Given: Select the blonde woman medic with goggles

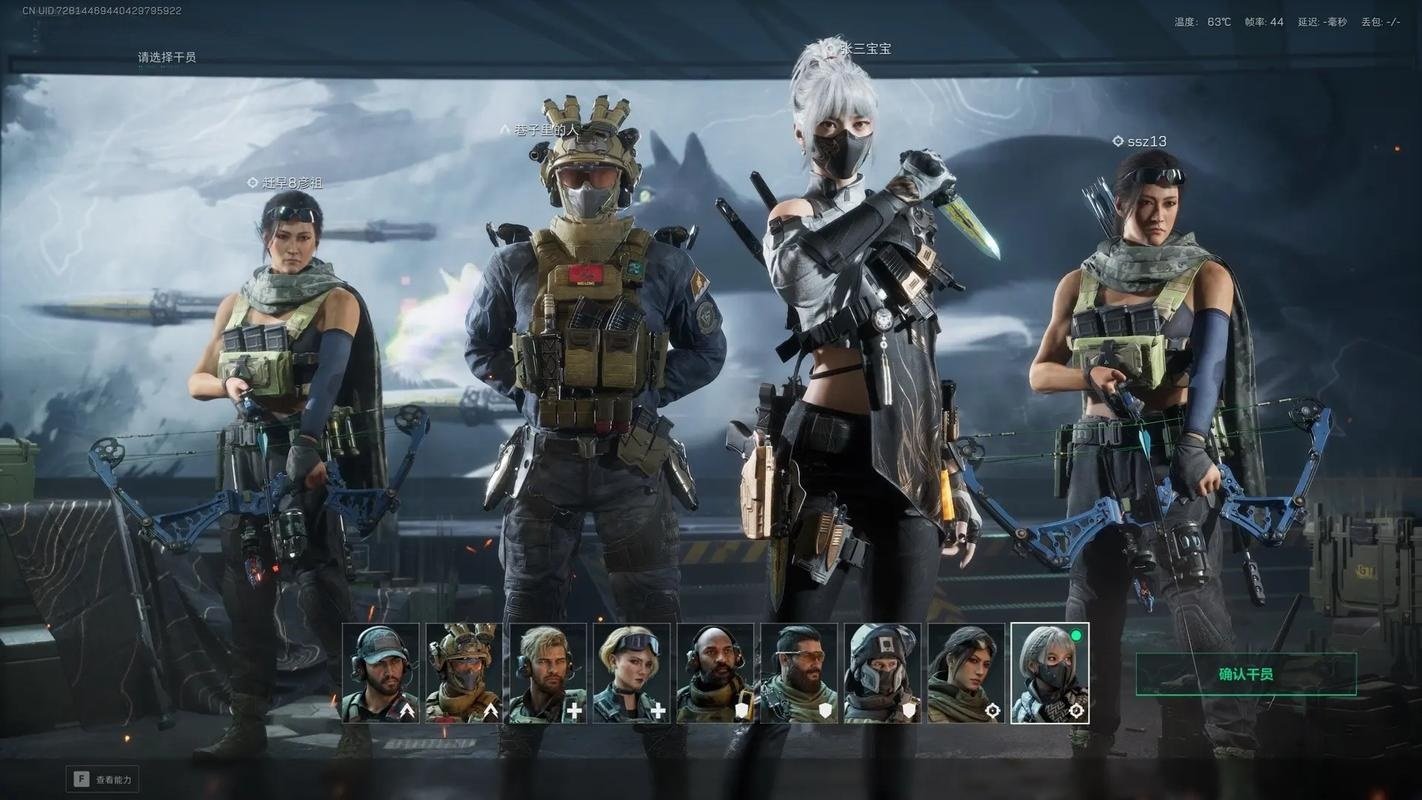Looking at the screenshot, I should coord(632,673).
